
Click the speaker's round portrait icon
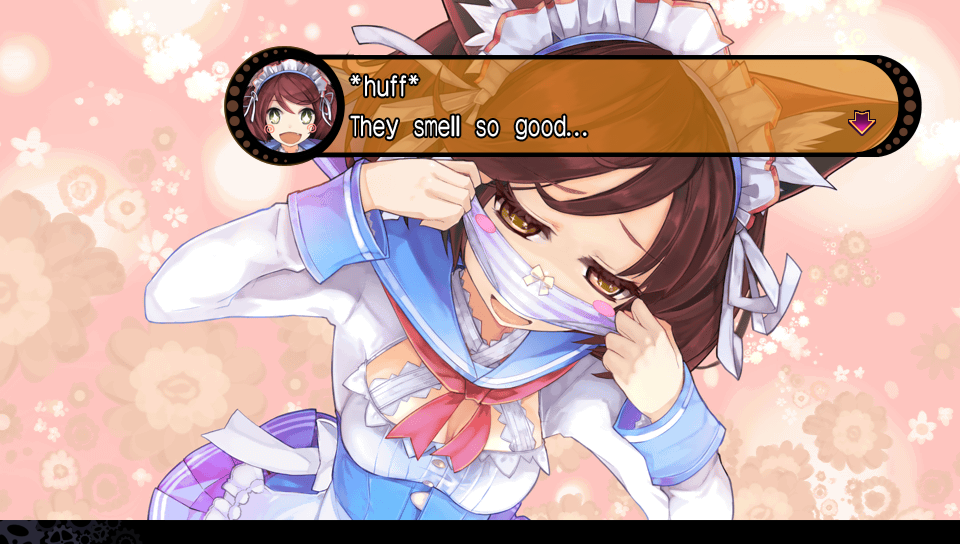284,105
